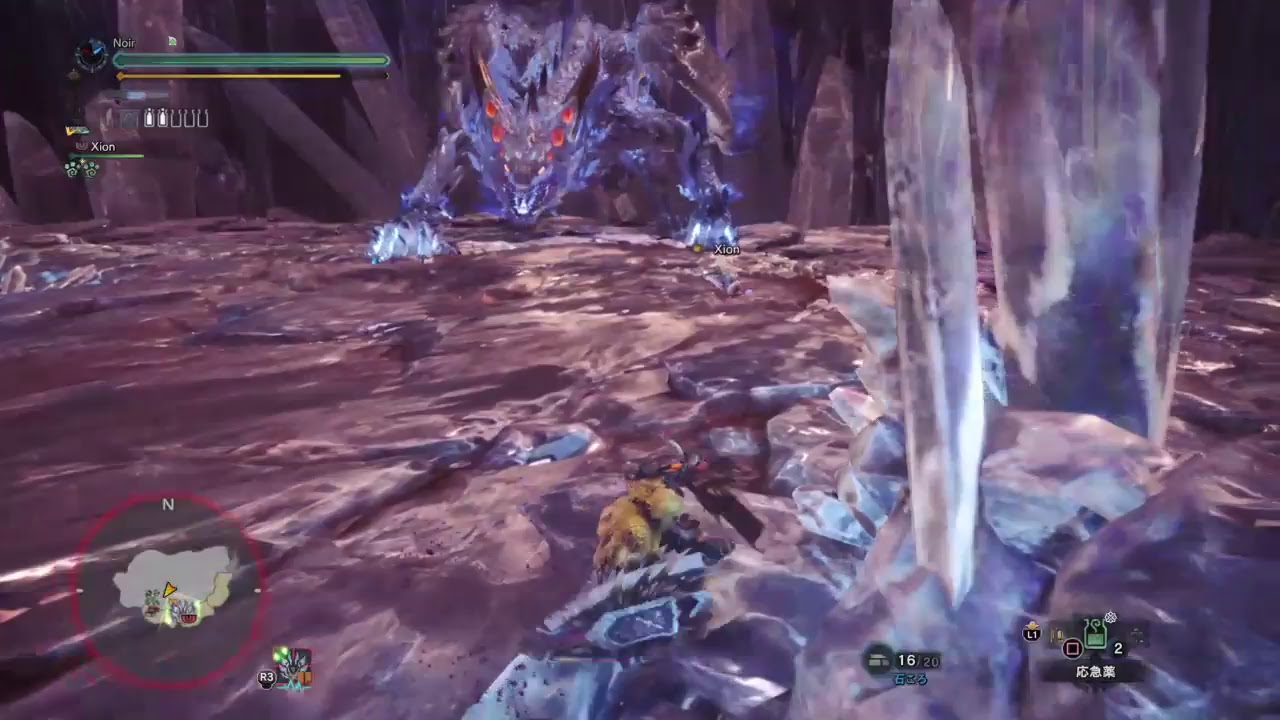Click the next-item slot right of First Aid Med
1280x720 pixels.
click(1136, 636)
